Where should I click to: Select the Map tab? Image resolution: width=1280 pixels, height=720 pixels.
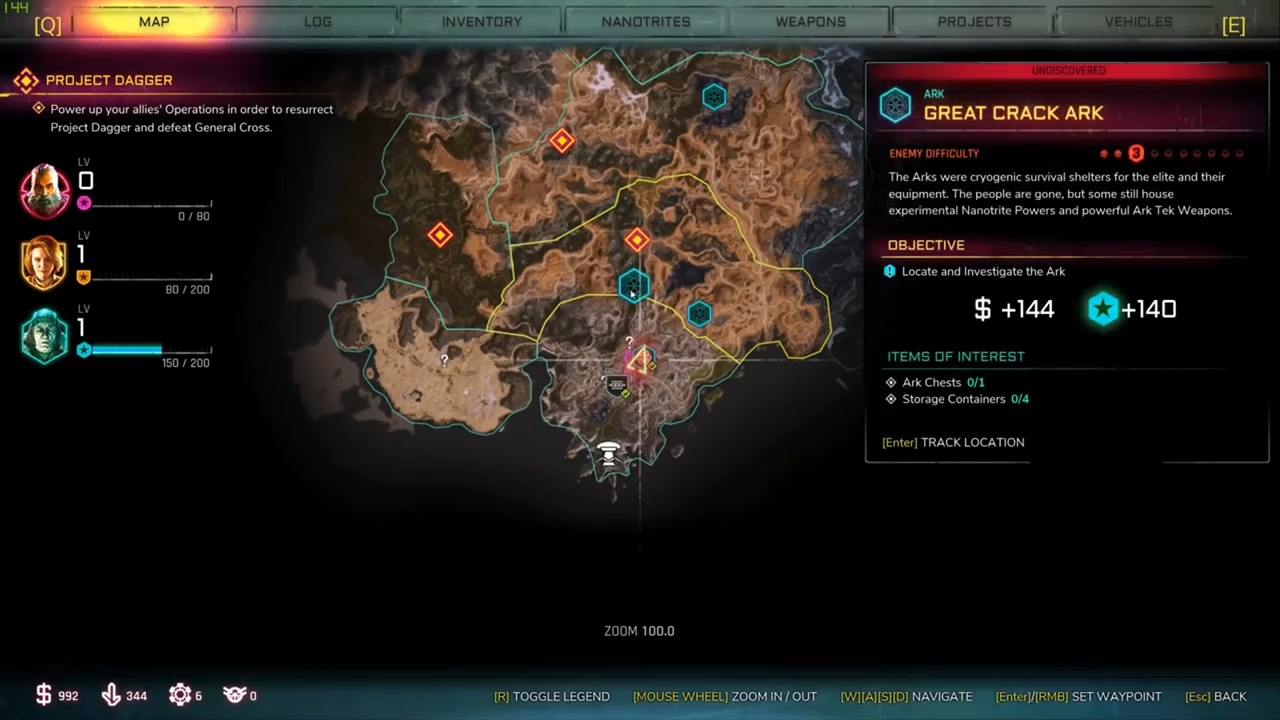coord(154,21)
